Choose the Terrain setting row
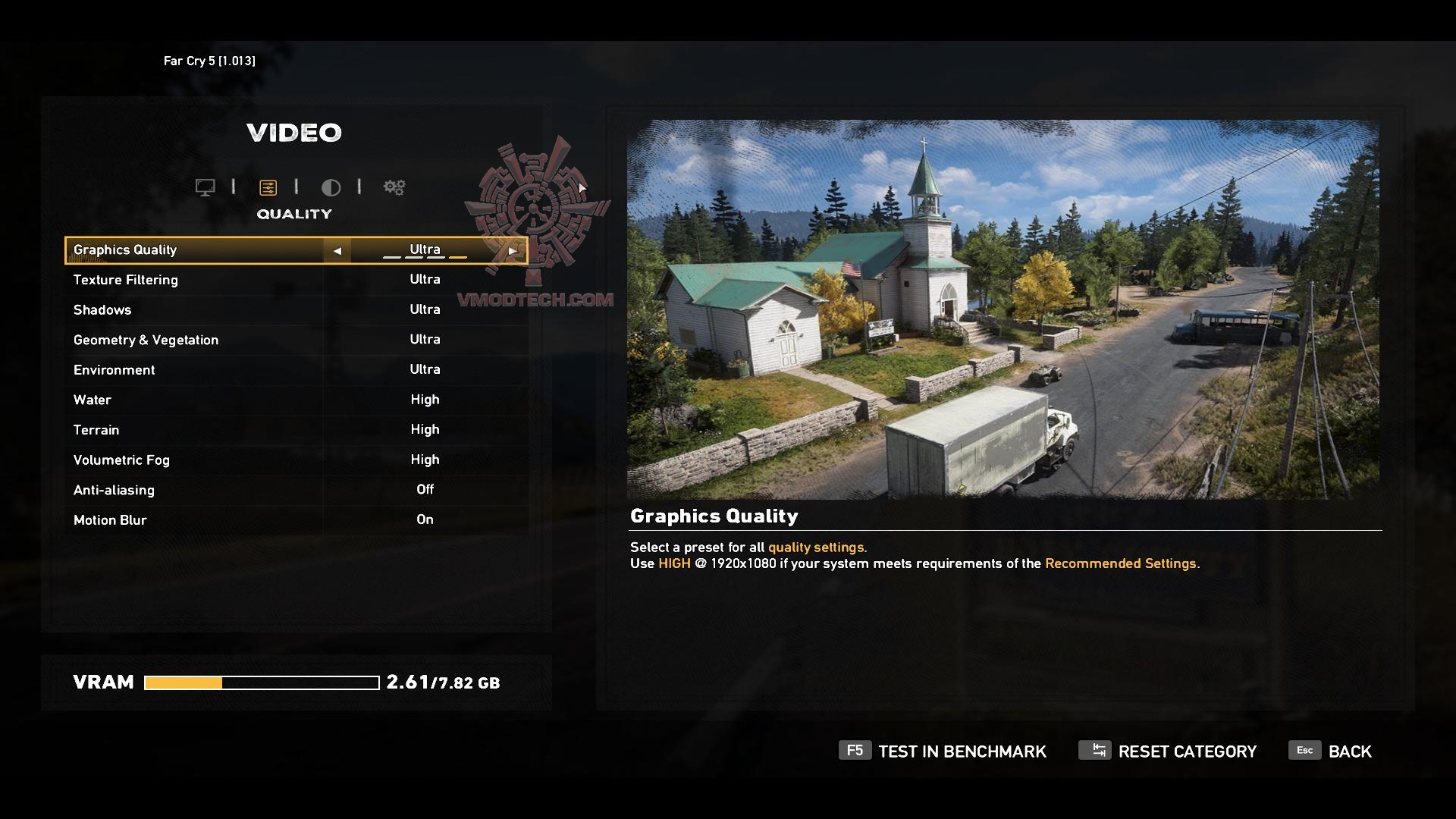Screen dimensions: 1456x819 [296, 430]
